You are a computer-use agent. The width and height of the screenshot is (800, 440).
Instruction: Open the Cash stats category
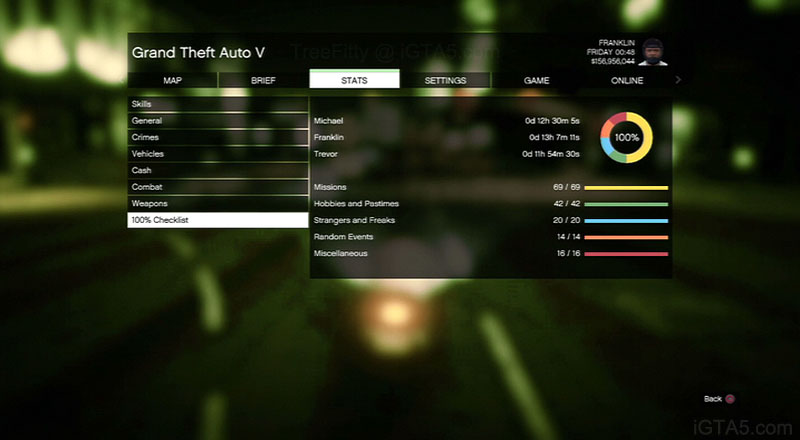[217, 170]
